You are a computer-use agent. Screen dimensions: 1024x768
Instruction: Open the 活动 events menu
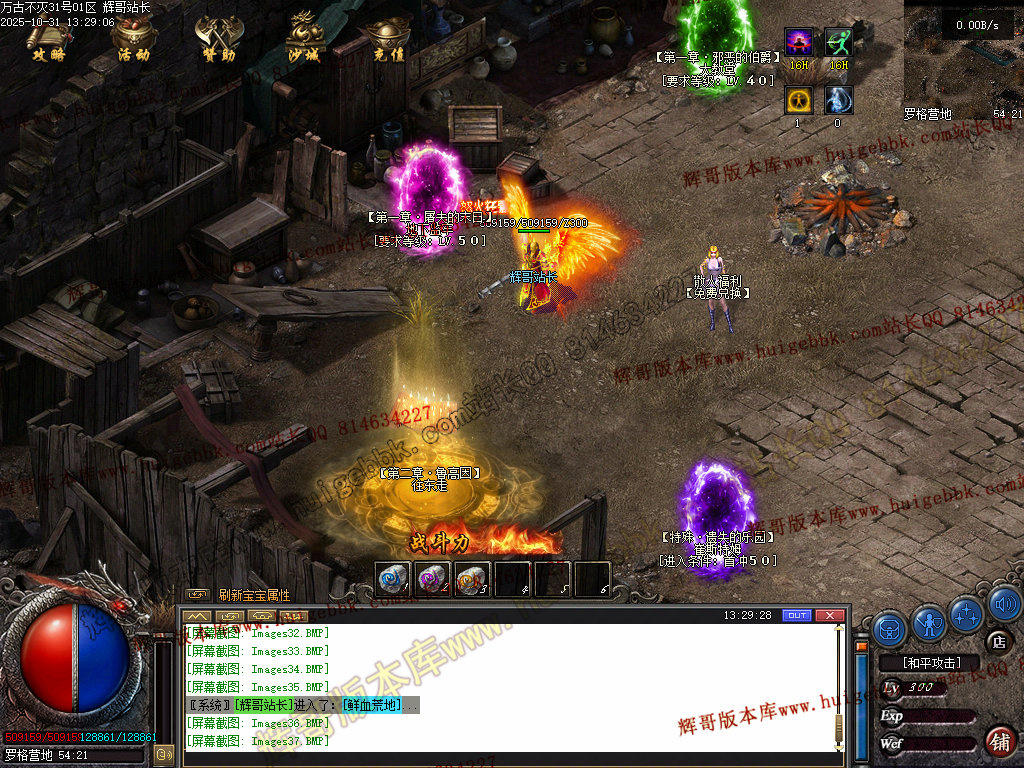133,40
